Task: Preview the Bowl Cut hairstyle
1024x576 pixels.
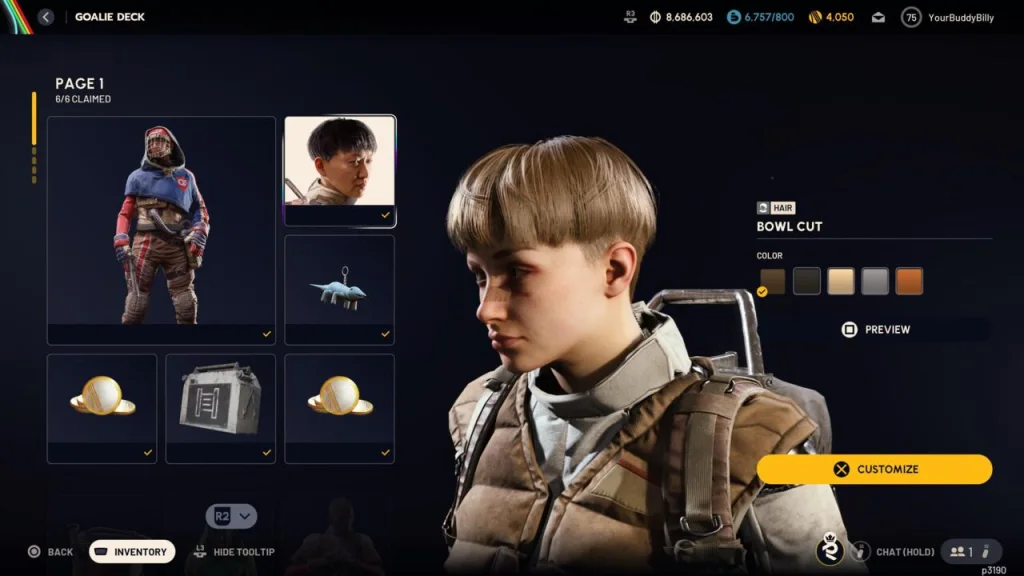Action: point(875,329)
